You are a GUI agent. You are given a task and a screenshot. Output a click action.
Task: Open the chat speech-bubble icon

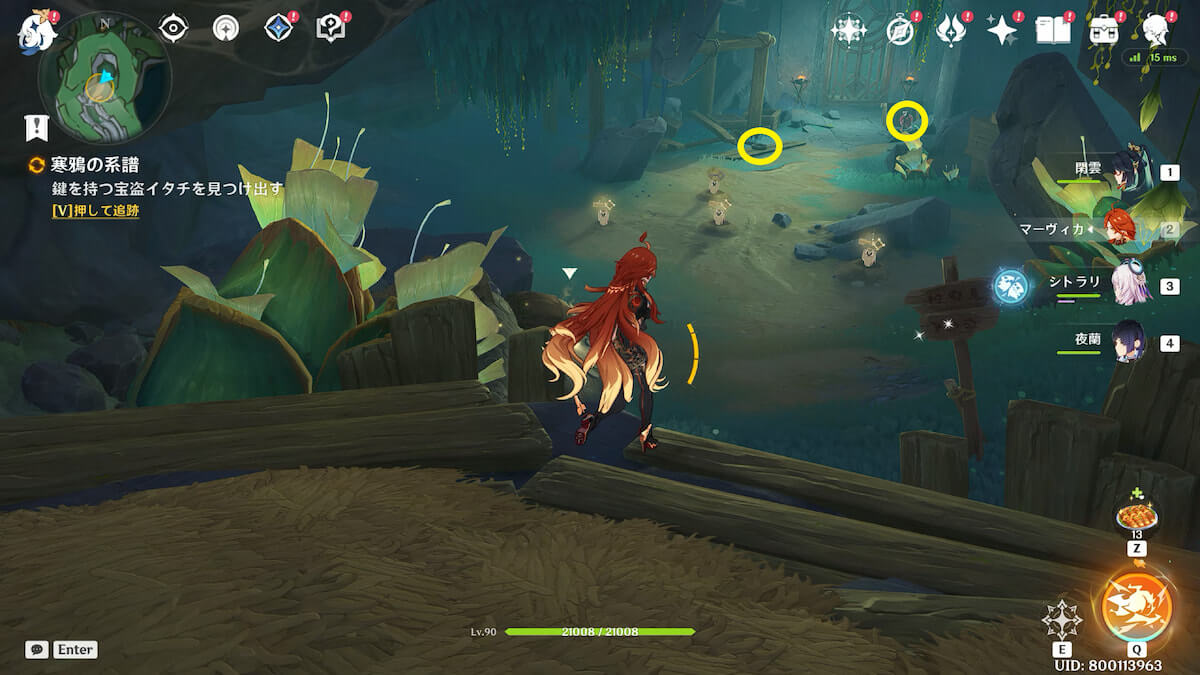37,650
